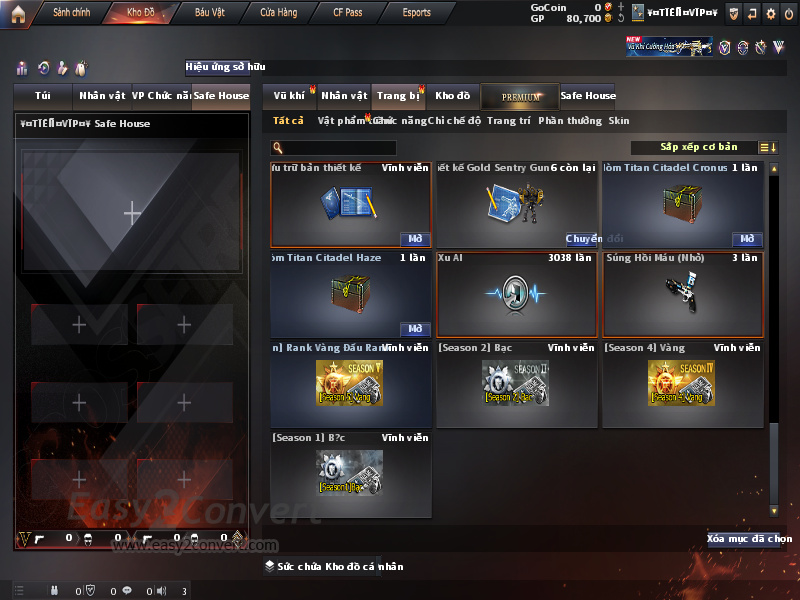The image size is (800, 600).
Task: Open the Sắp xếp cơ bản sort dropdown
Action: [698, 147]
